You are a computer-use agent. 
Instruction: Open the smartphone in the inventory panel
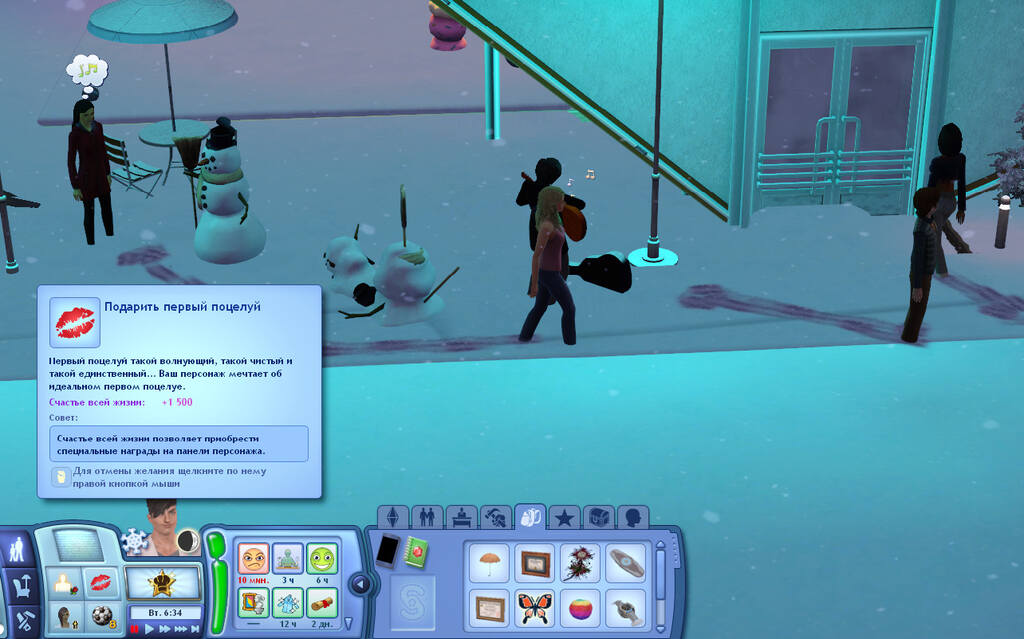click(x=387, y=550)
